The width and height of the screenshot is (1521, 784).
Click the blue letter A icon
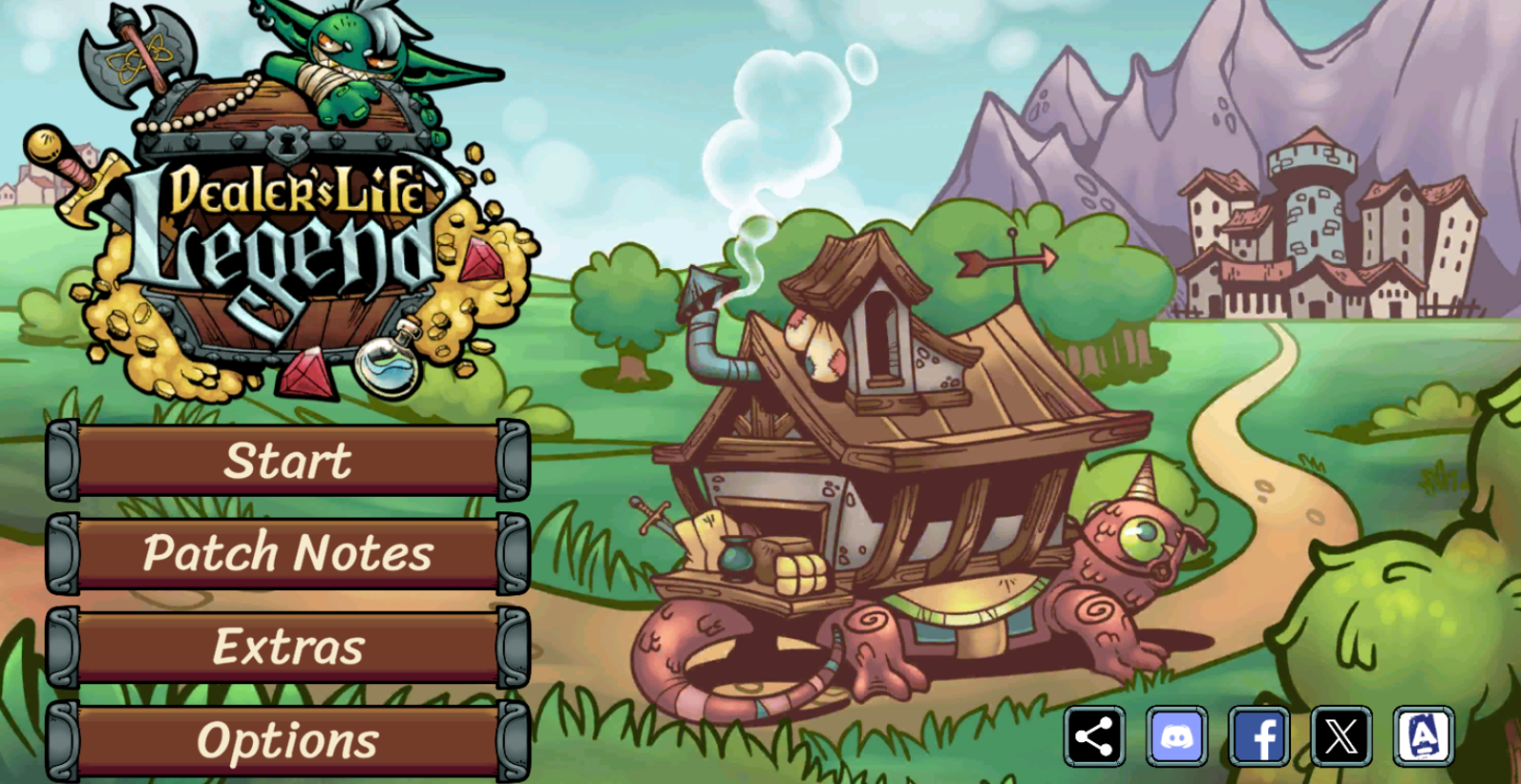point(1423,736)
